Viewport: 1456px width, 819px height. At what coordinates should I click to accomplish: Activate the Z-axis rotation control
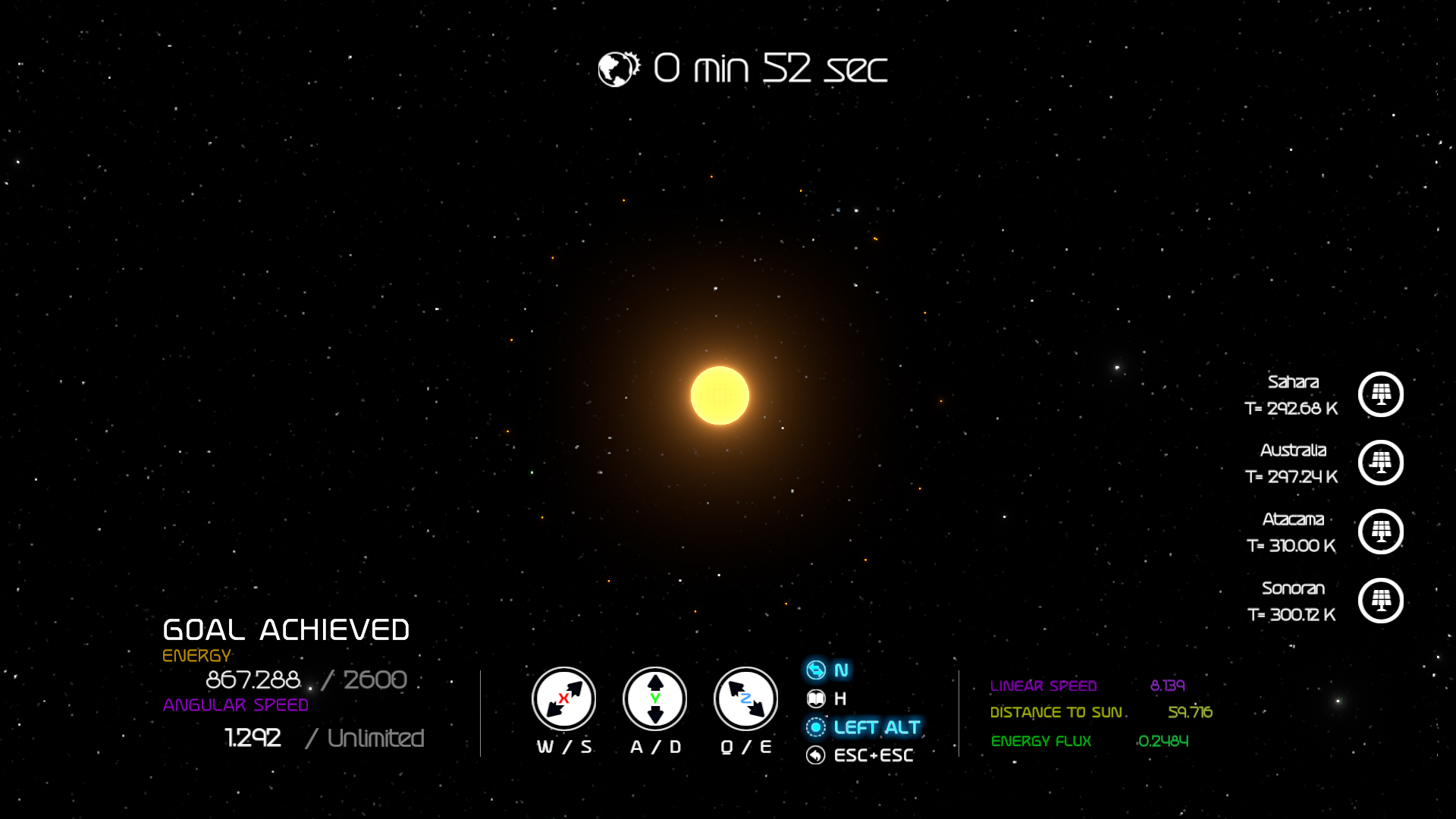746,698
